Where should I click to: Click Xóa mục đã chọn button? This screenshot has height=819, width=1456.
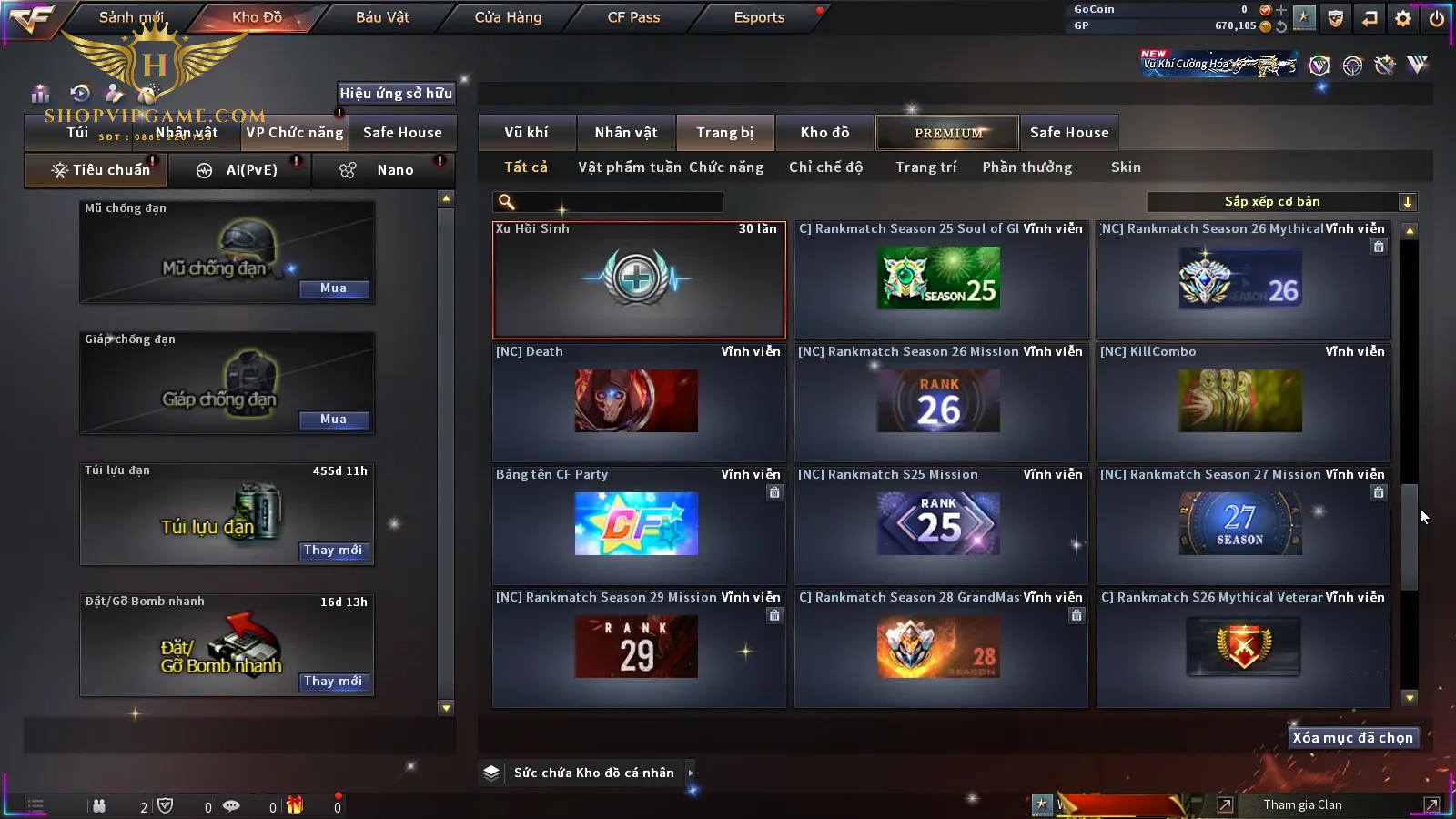tap(1352, 738)
